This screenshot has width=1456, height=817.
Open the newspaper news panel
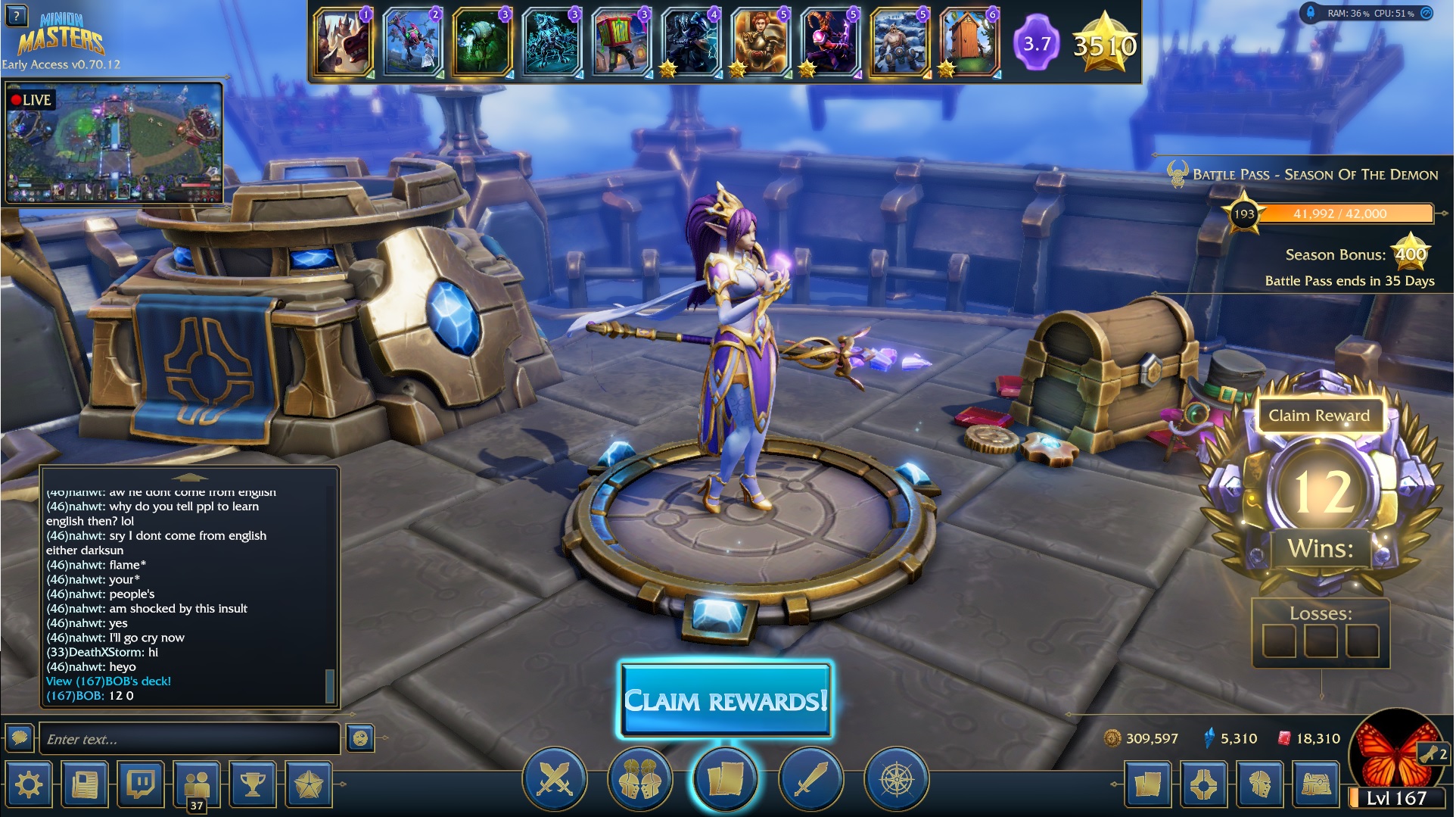85,784
